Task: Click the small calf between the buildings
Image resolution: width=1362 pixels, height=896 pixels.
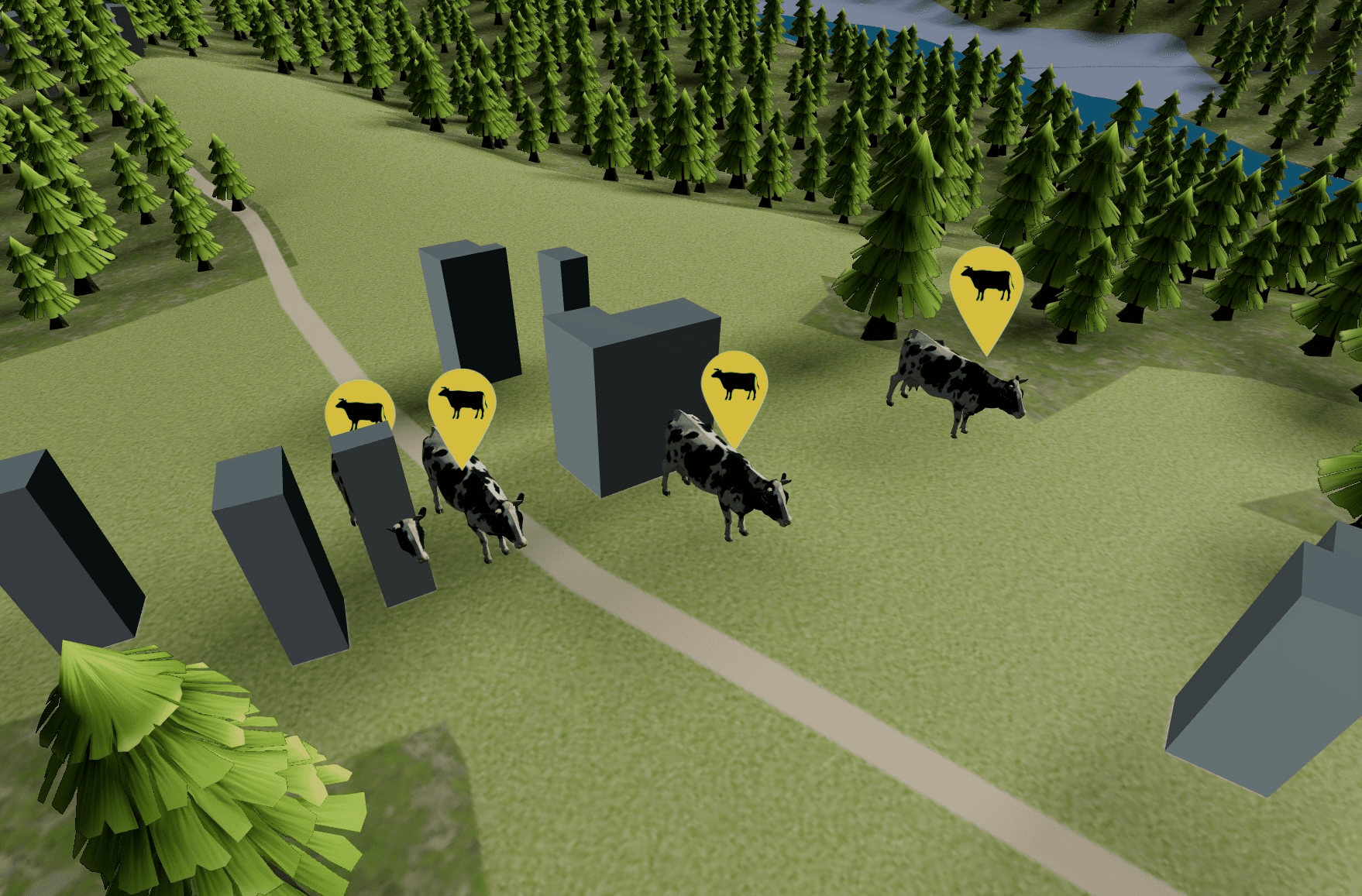Action: click(x=408, y=534)
